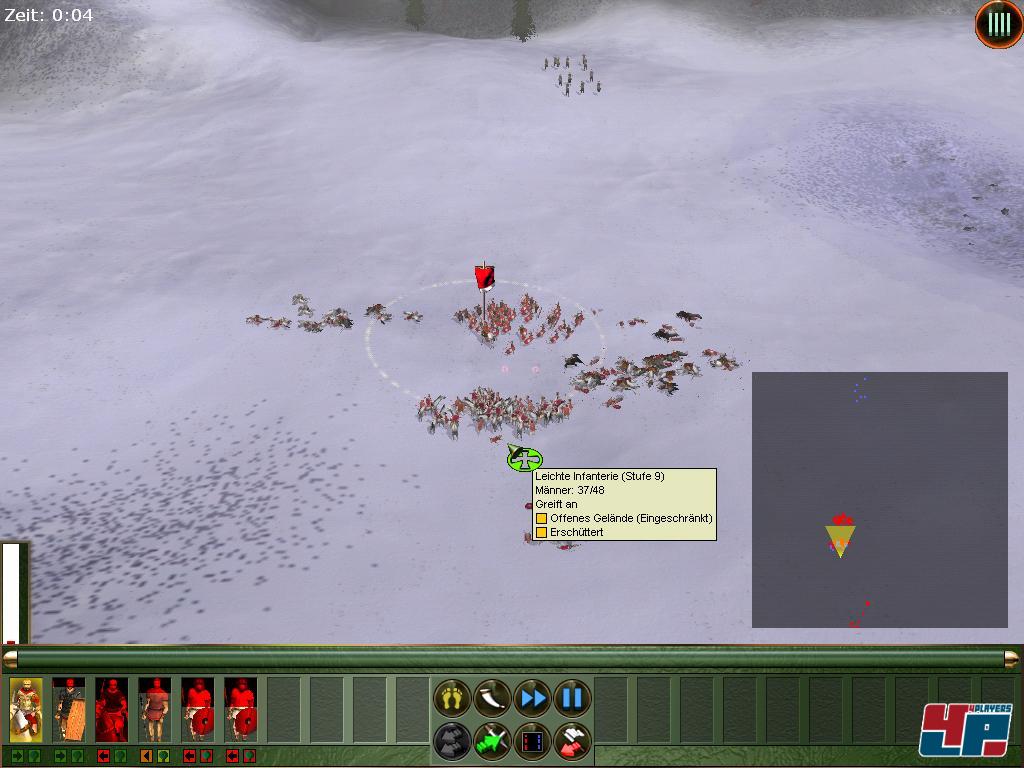Toggle fast-forward game speed

point(532,697)
